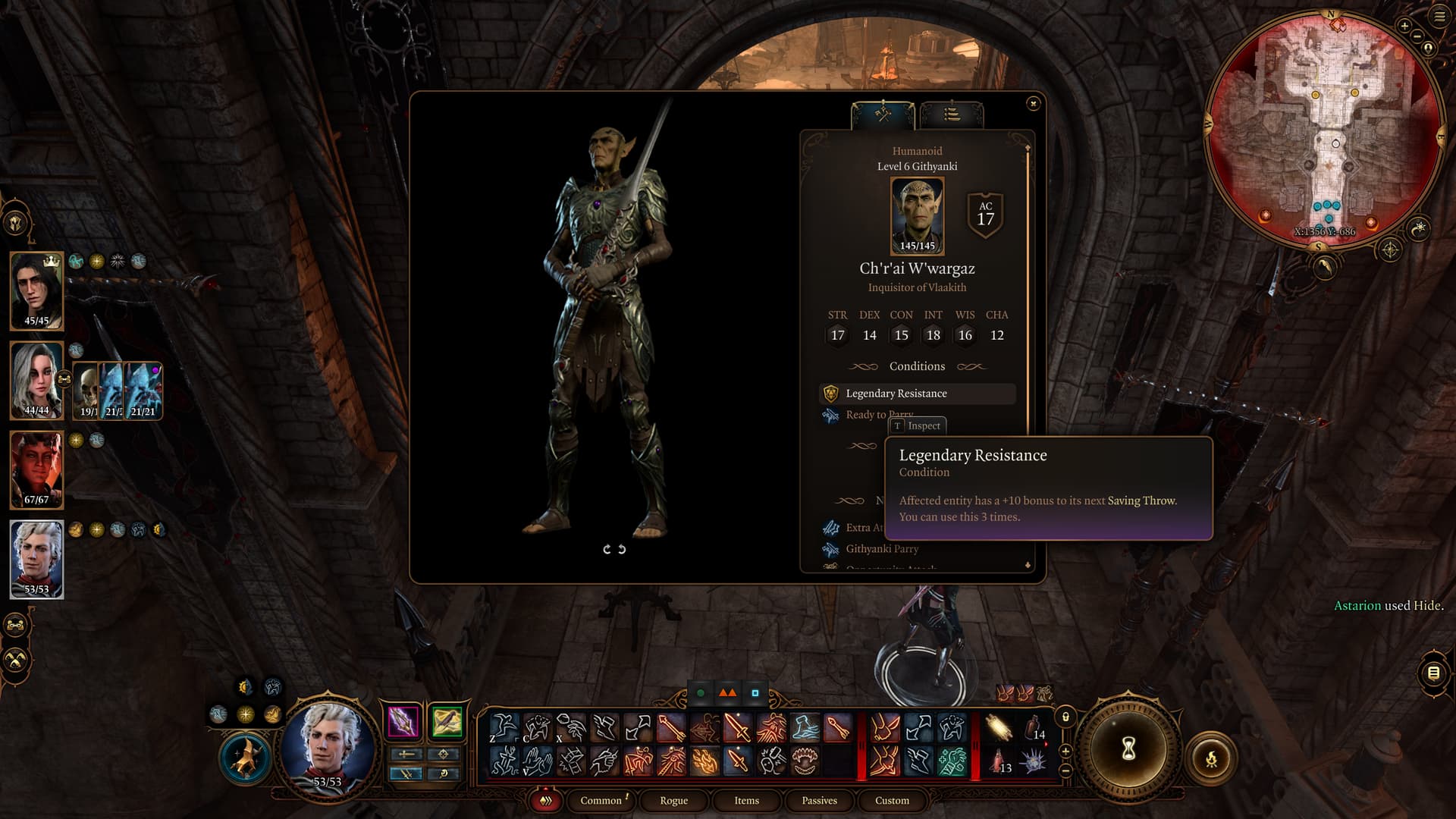This screenshot has width=1456, height=819.
Task: Toggle the hotbar lock icon
Action: click(x=1065, y=717)
